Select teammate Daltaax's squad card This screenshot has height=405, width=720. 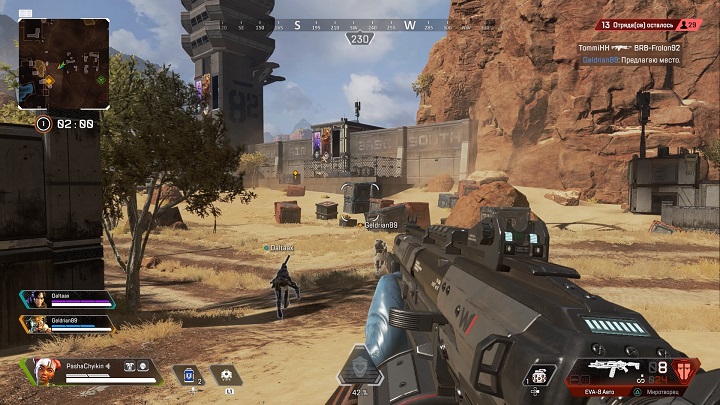[x=67, y=299]
